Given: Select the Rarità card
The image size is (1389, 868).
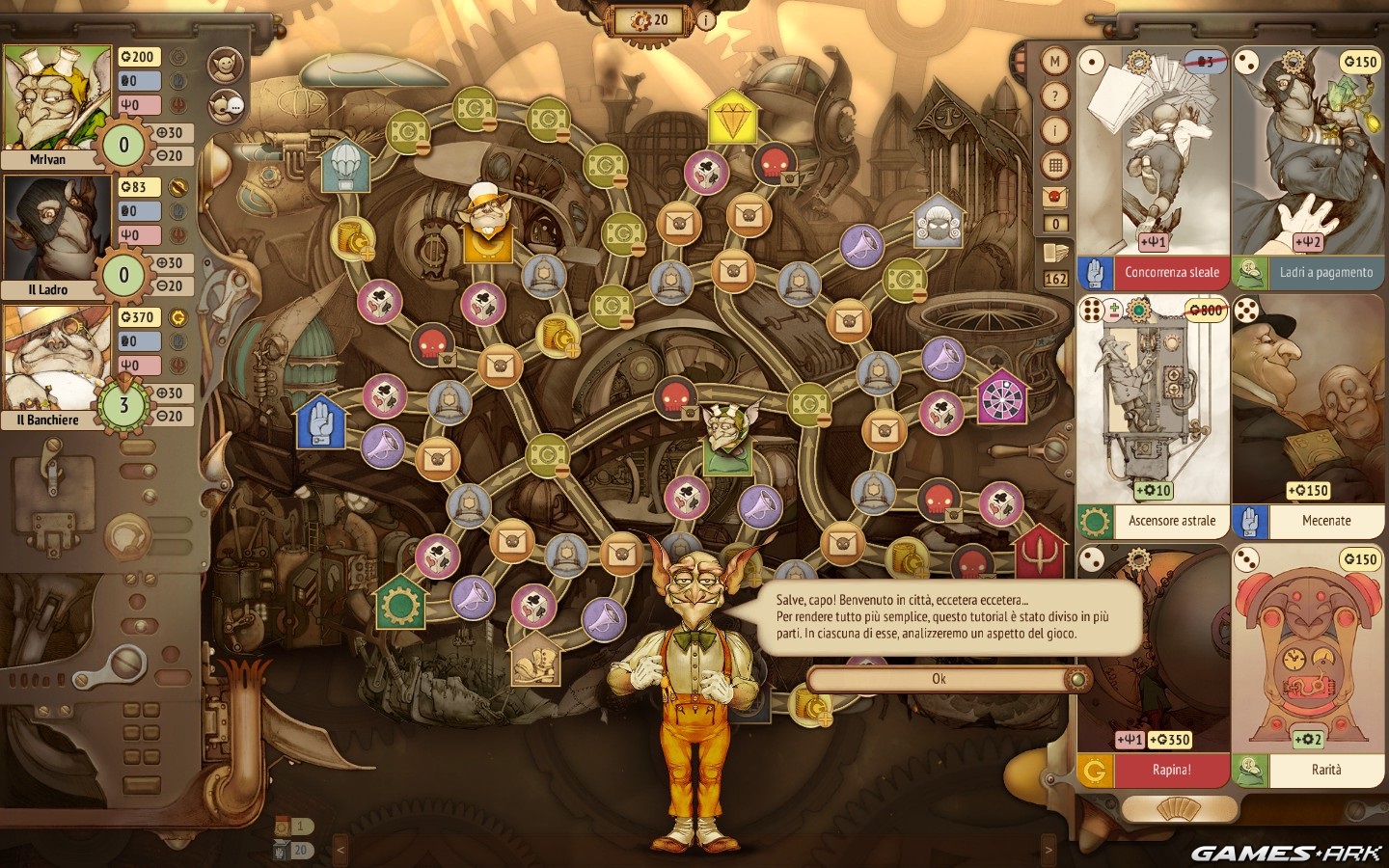Looking at the screenshot, I should [1308, 665].
